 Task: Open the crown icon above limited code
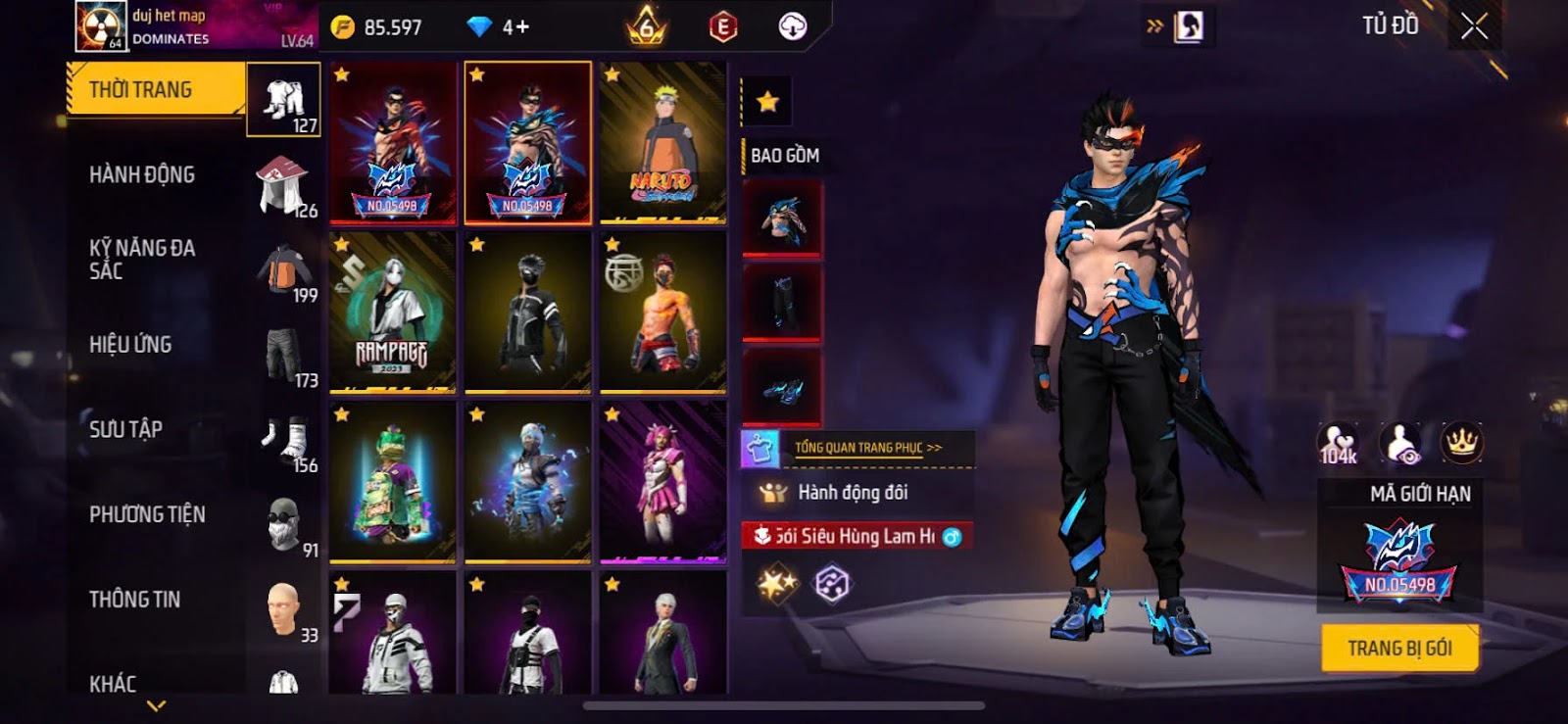[1461, 443]
